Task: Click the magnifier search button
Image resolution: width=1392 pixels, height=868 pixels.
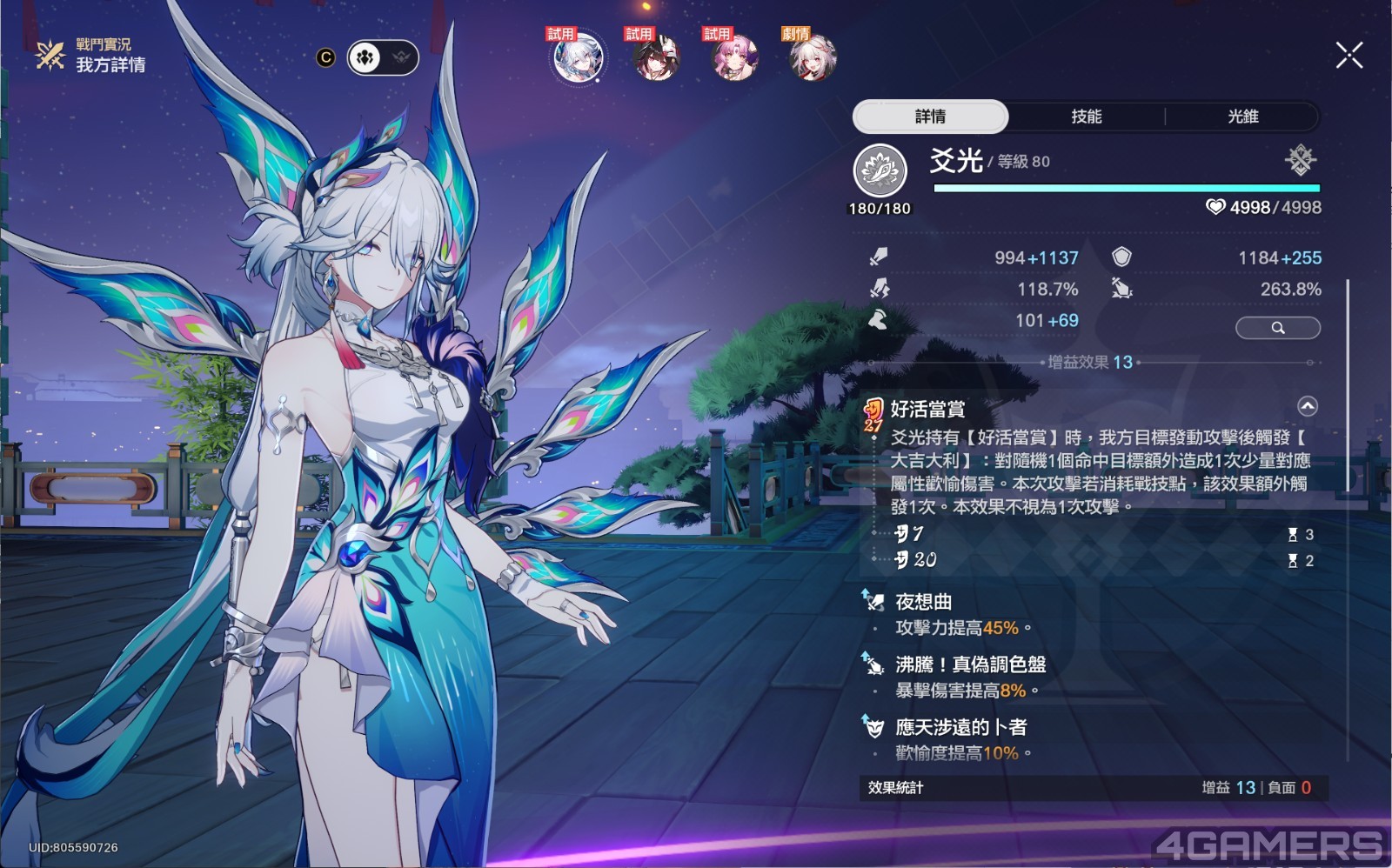Action: pyautogui.click(x=1276, y=328)
